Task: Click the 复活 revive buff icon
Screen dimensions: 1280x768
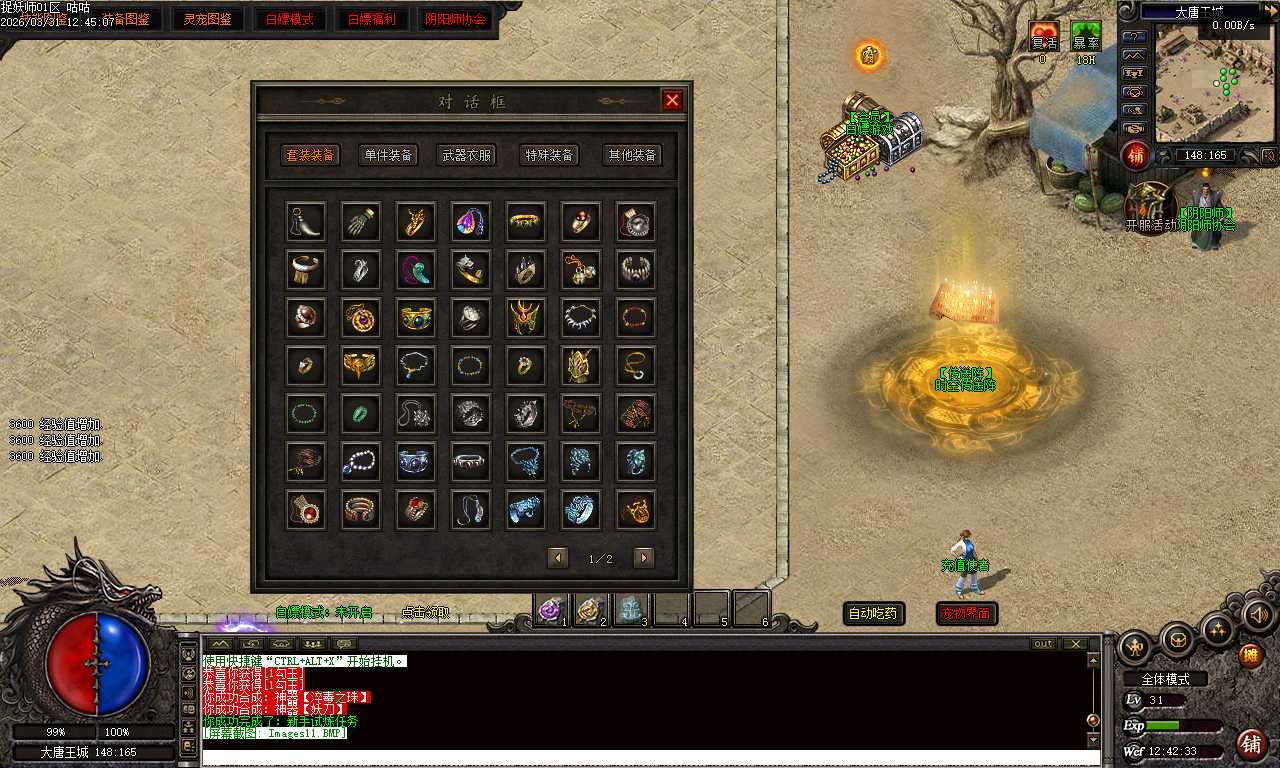Action: pyautogui.click(x=1044, y=37)
